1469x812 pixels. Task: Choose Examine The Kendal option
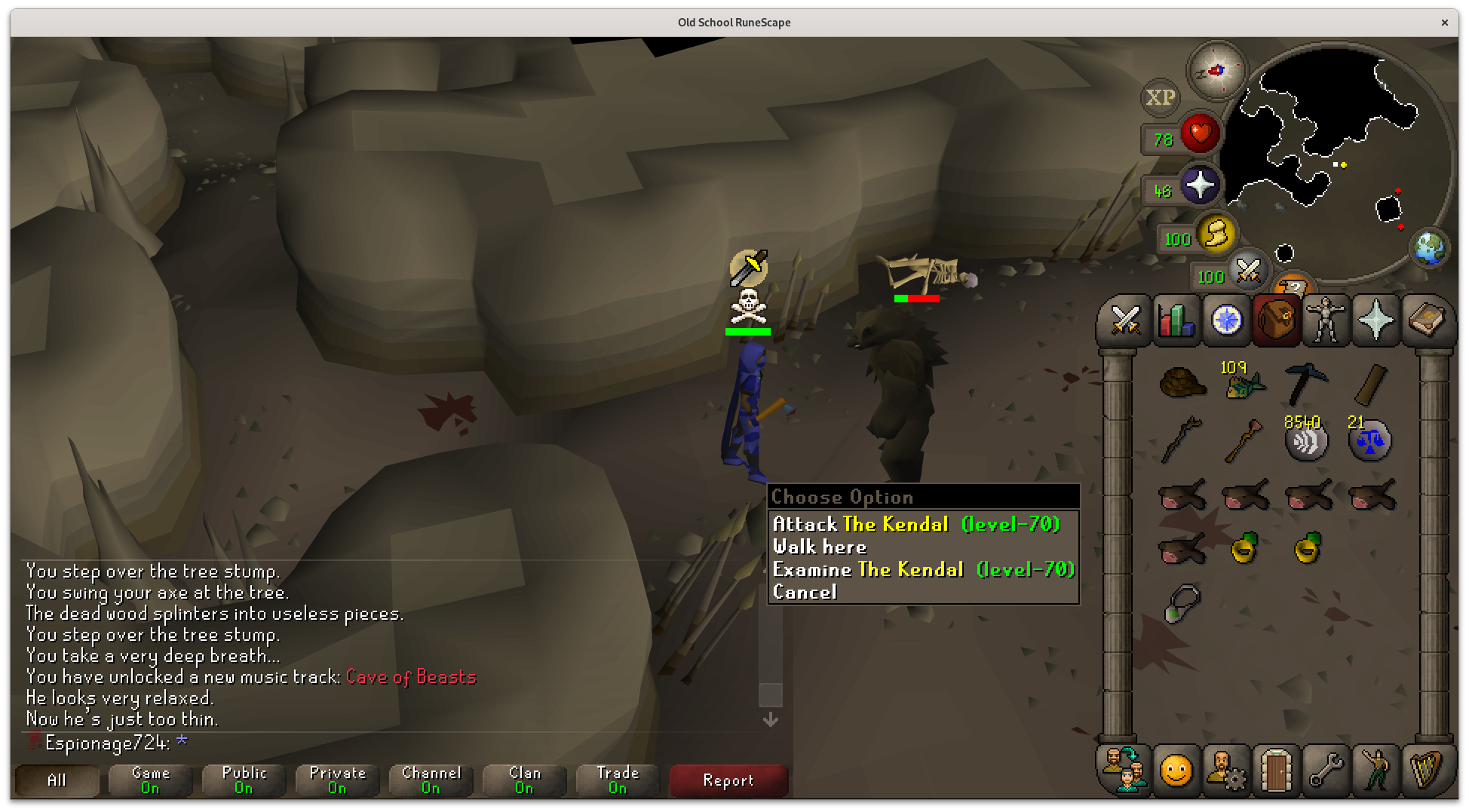pos(923,569)
